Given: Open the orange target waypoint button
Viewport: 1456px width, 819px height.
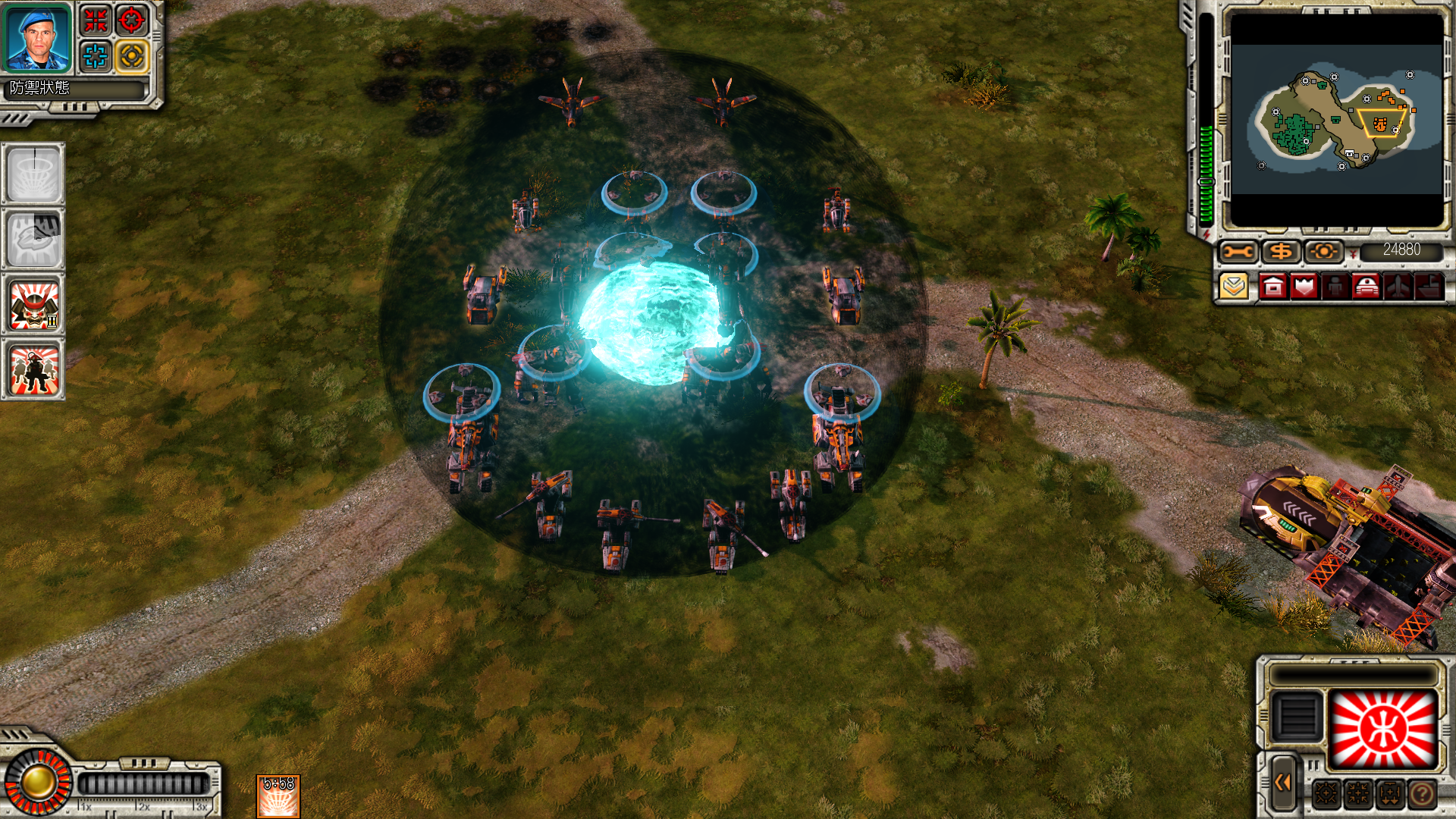Looking at the screenshot, I should click(1323, 251).
